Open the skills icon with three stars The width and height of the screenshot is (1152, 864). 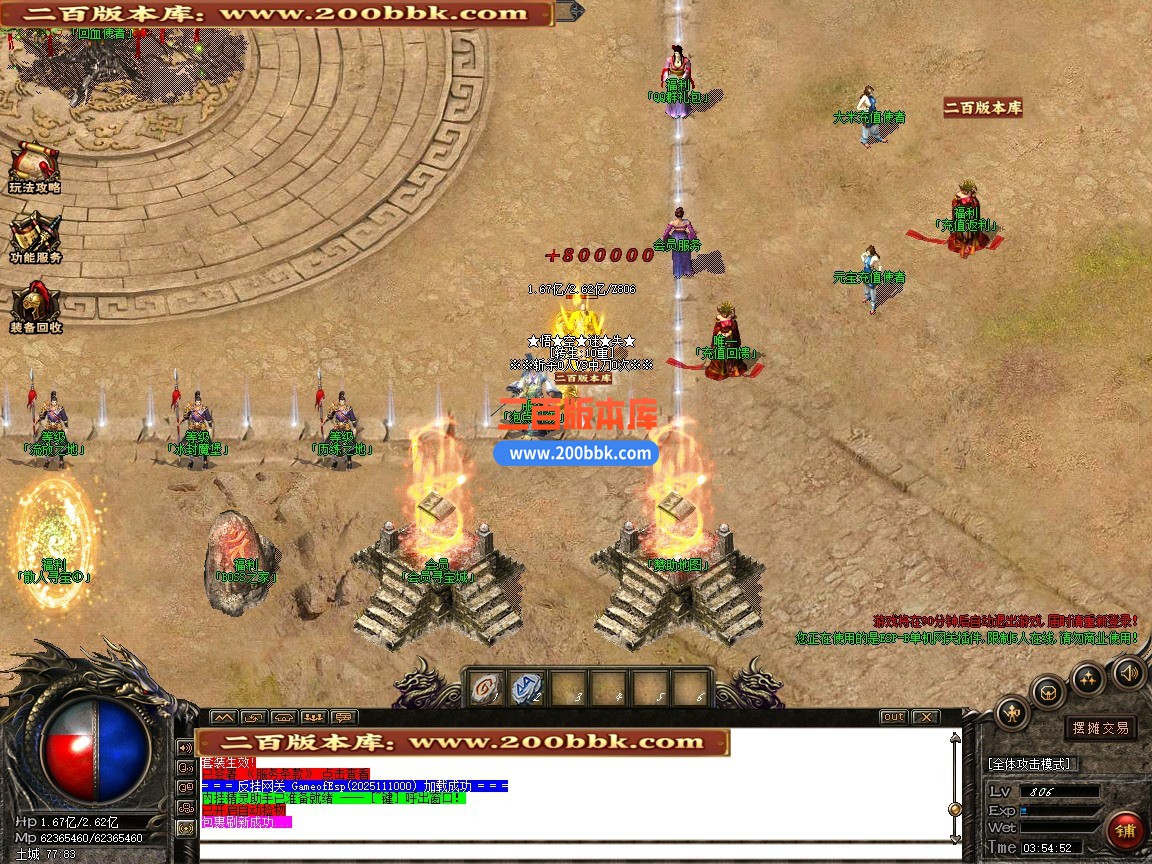1087,680
